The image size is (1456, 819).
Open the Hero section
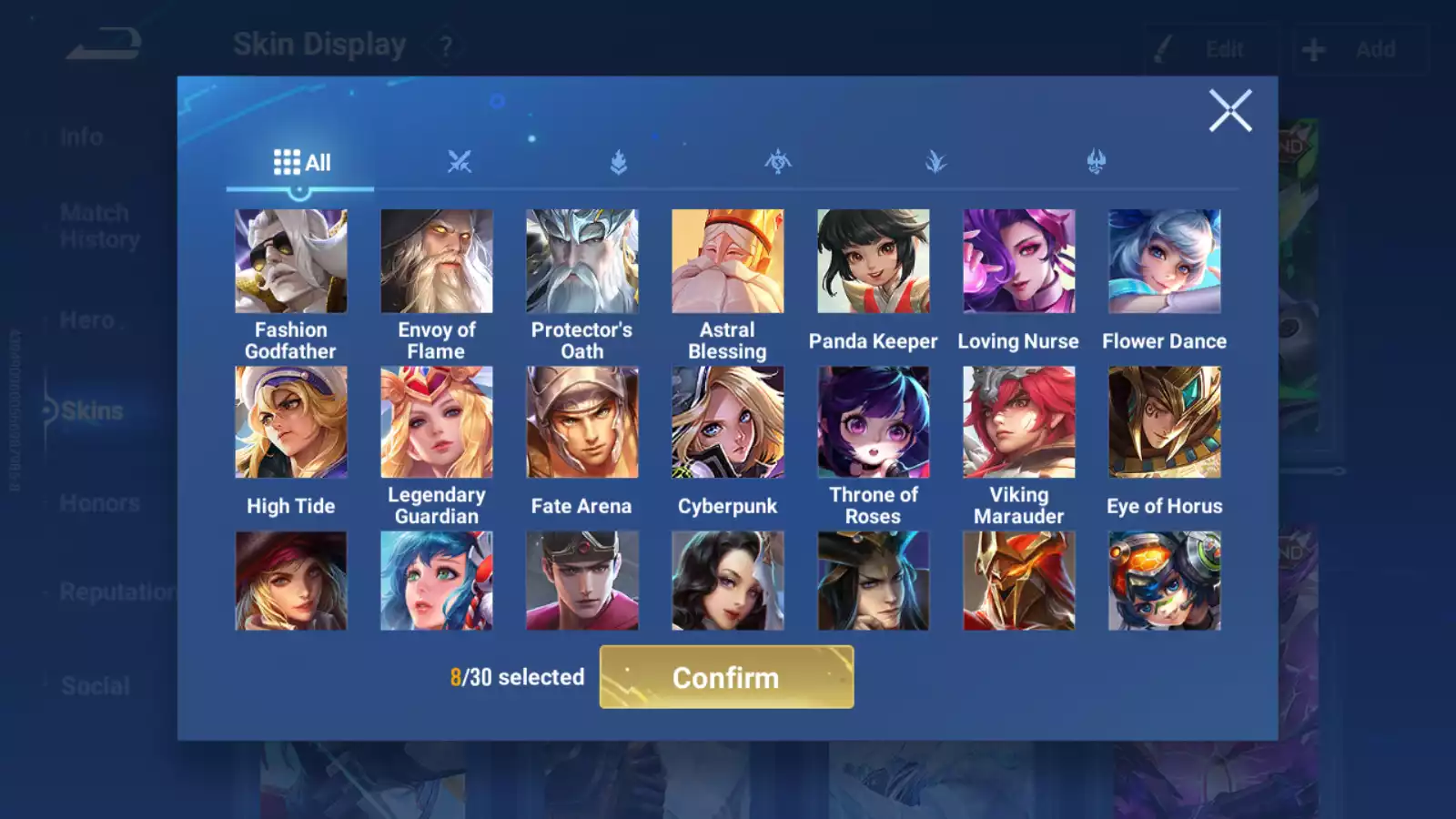point(86,319)
